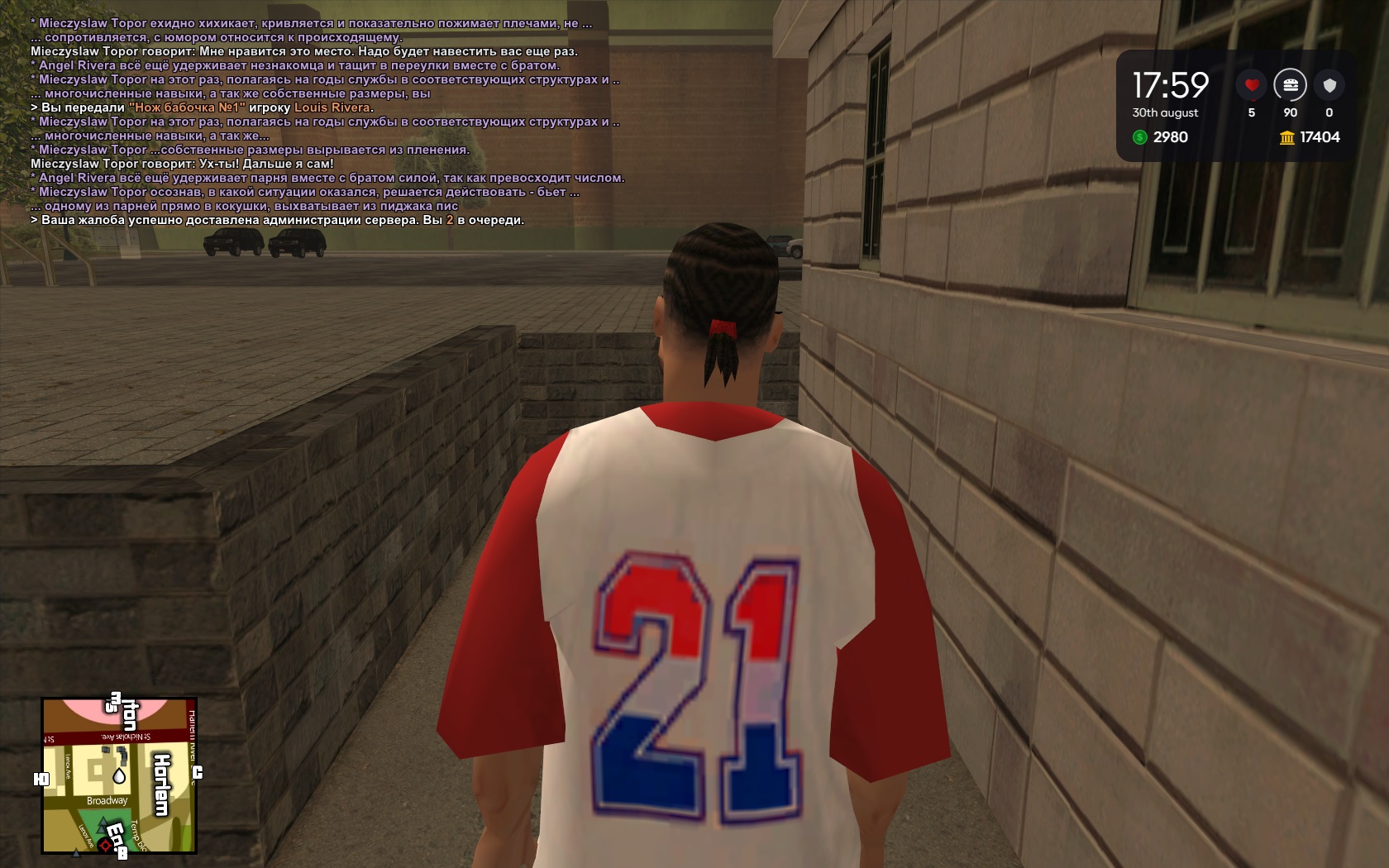
Task: Click the minimap radar
Action: [x=119, y=775]
